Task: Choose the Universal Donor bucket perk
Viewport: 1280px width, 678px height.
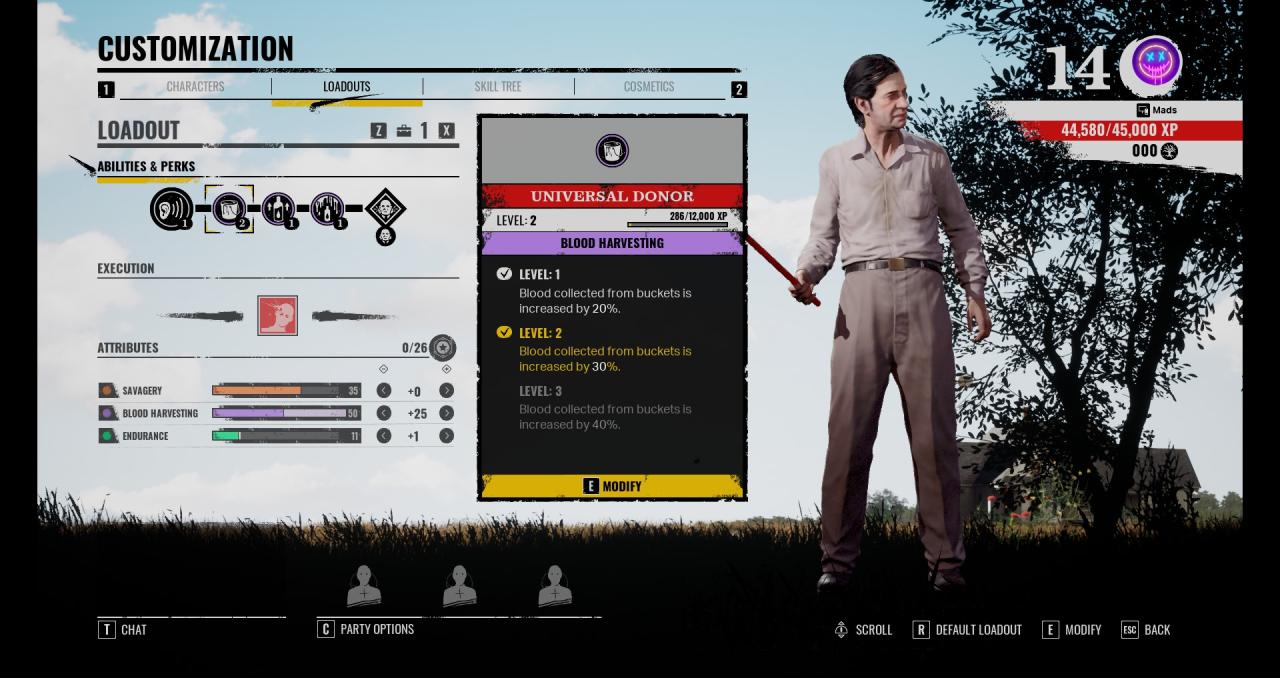Action: tap(229, 209)
